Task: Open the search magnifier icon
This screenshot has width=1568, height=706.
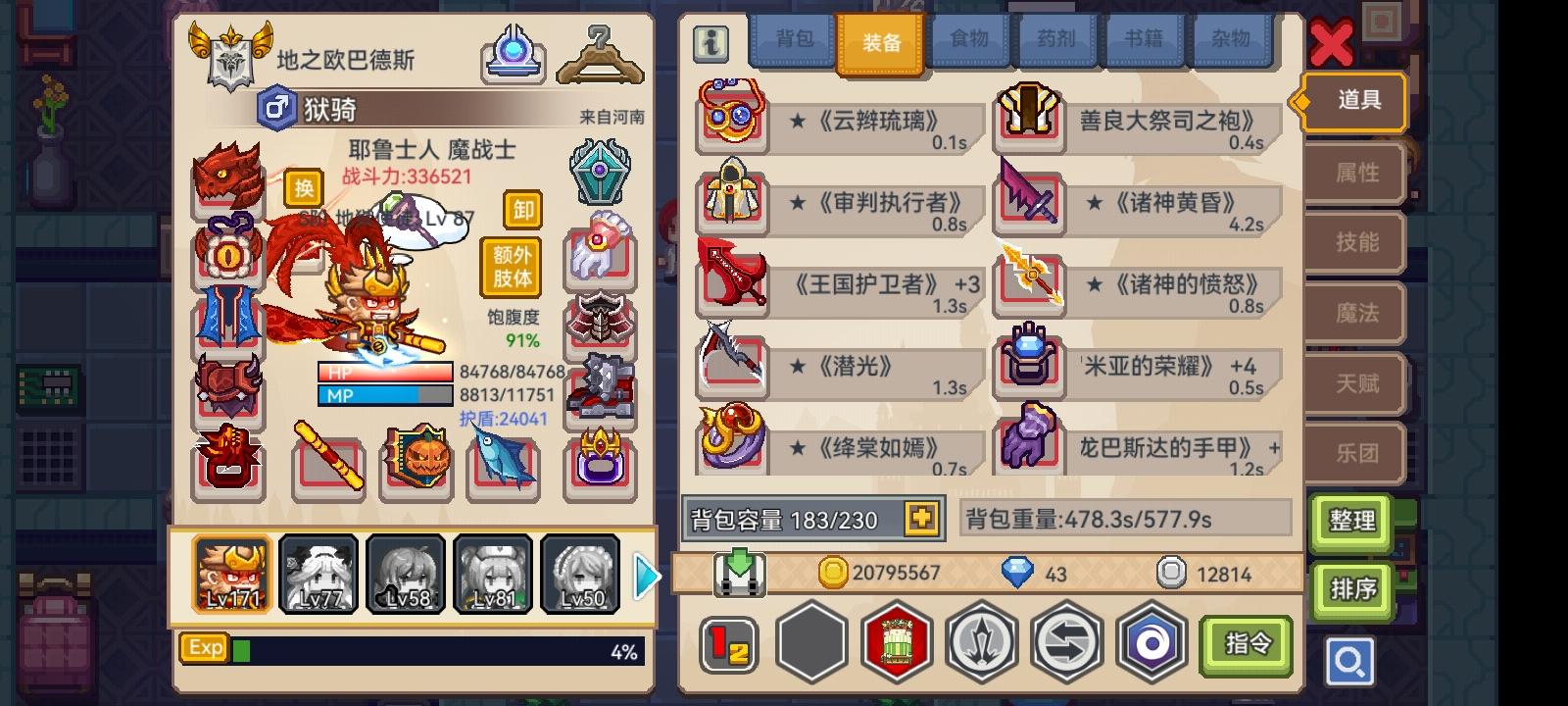Action: point(1350,662)
